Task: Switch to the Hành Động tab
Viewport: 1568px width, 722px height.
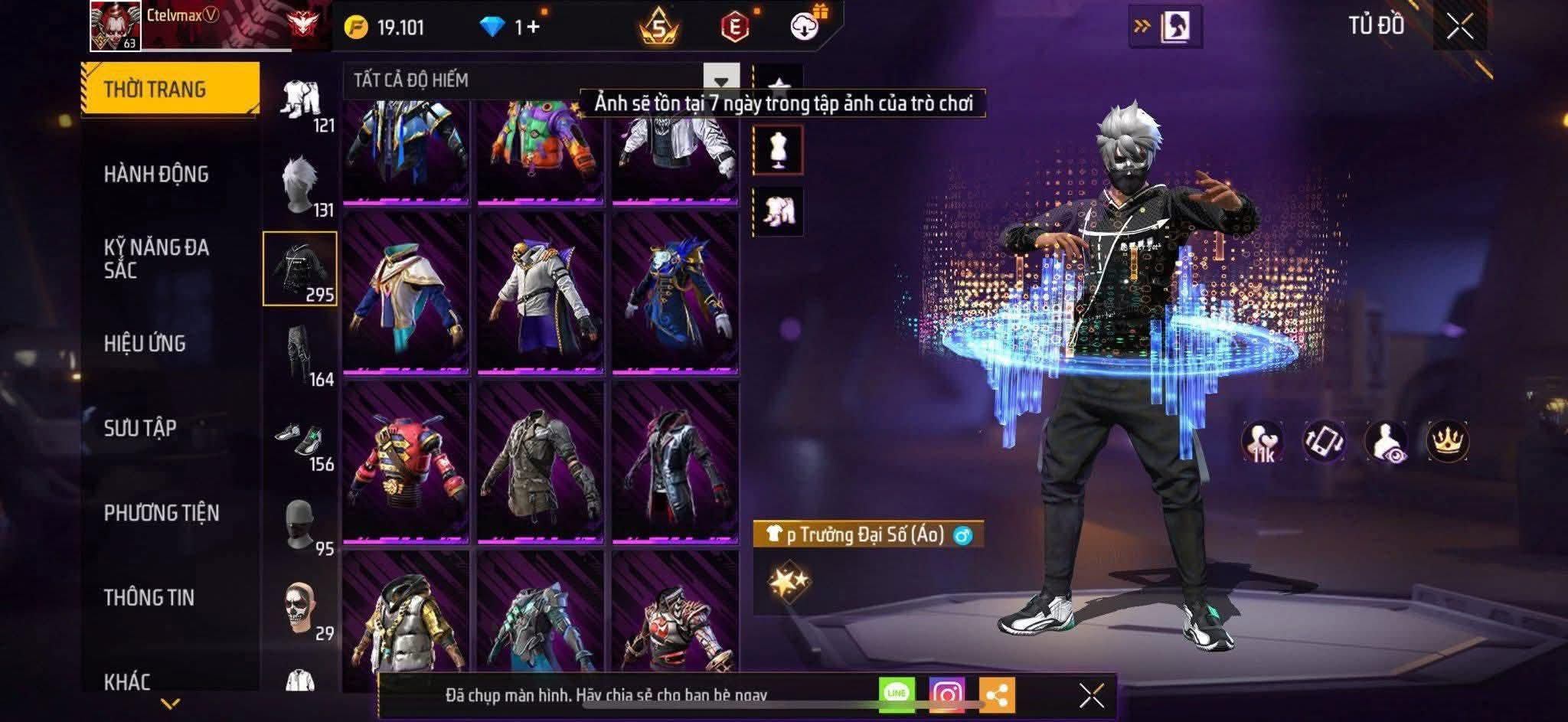Action: tap(156, 174)
